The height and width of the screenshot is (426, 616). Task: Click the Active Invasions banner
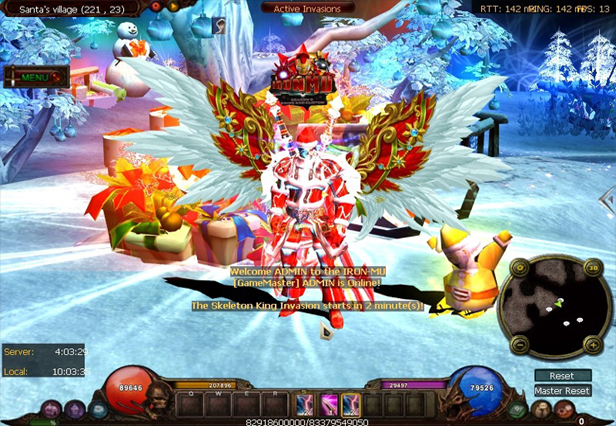tap(307, 9)
